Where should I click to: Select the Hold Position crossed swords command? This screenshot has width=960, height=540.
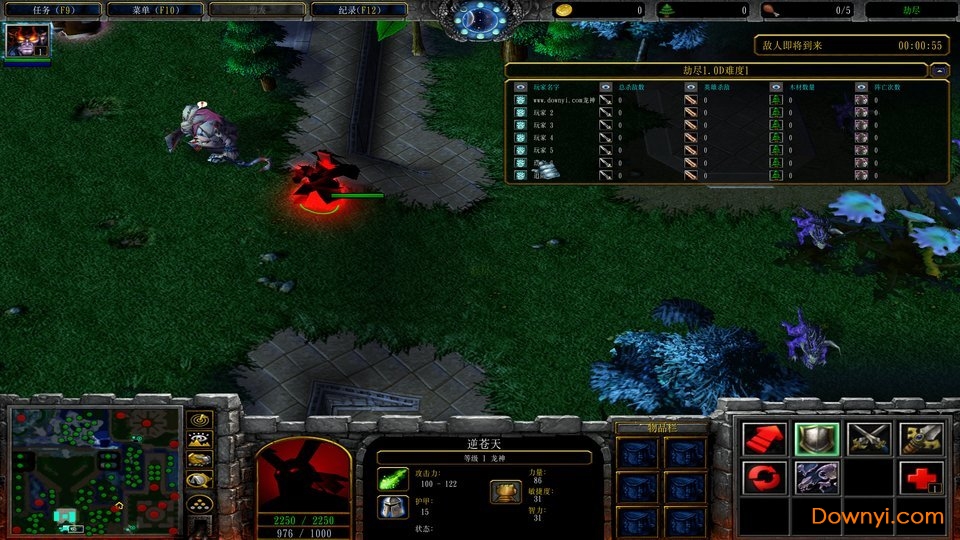(x=869, y=437)
